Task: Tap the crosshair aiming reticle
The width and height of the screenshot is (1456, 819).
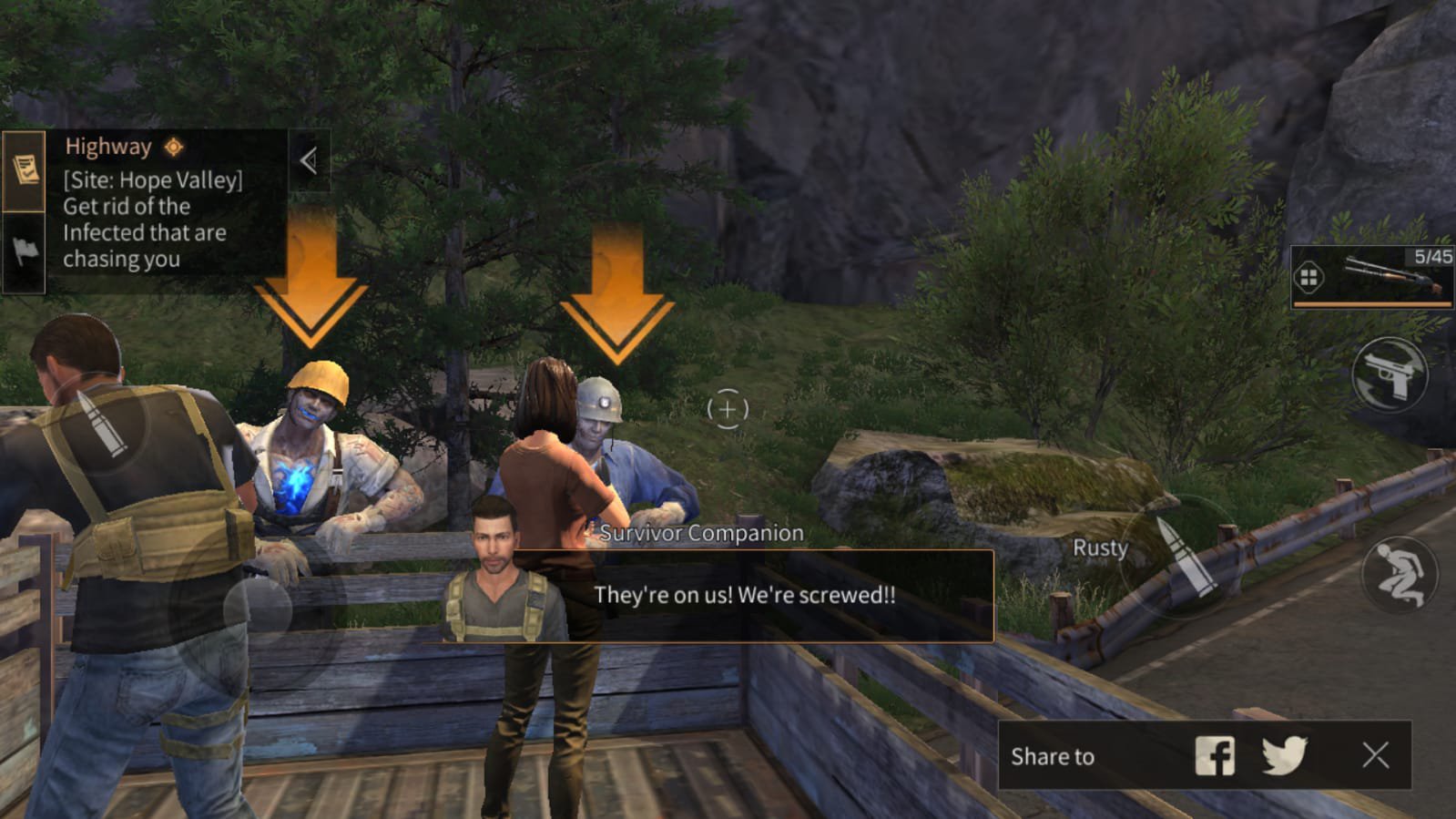Action: (726, 412)
